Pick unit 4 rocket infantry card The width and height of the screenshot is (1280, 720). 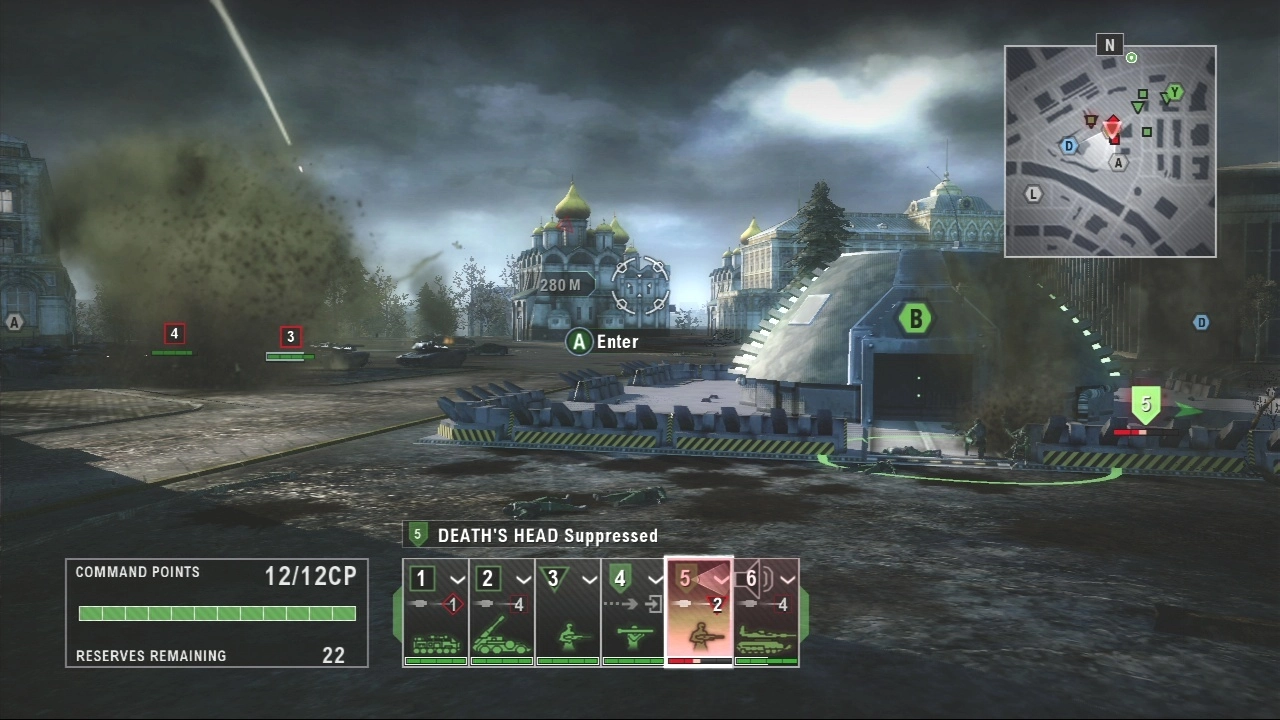point(633,612)
